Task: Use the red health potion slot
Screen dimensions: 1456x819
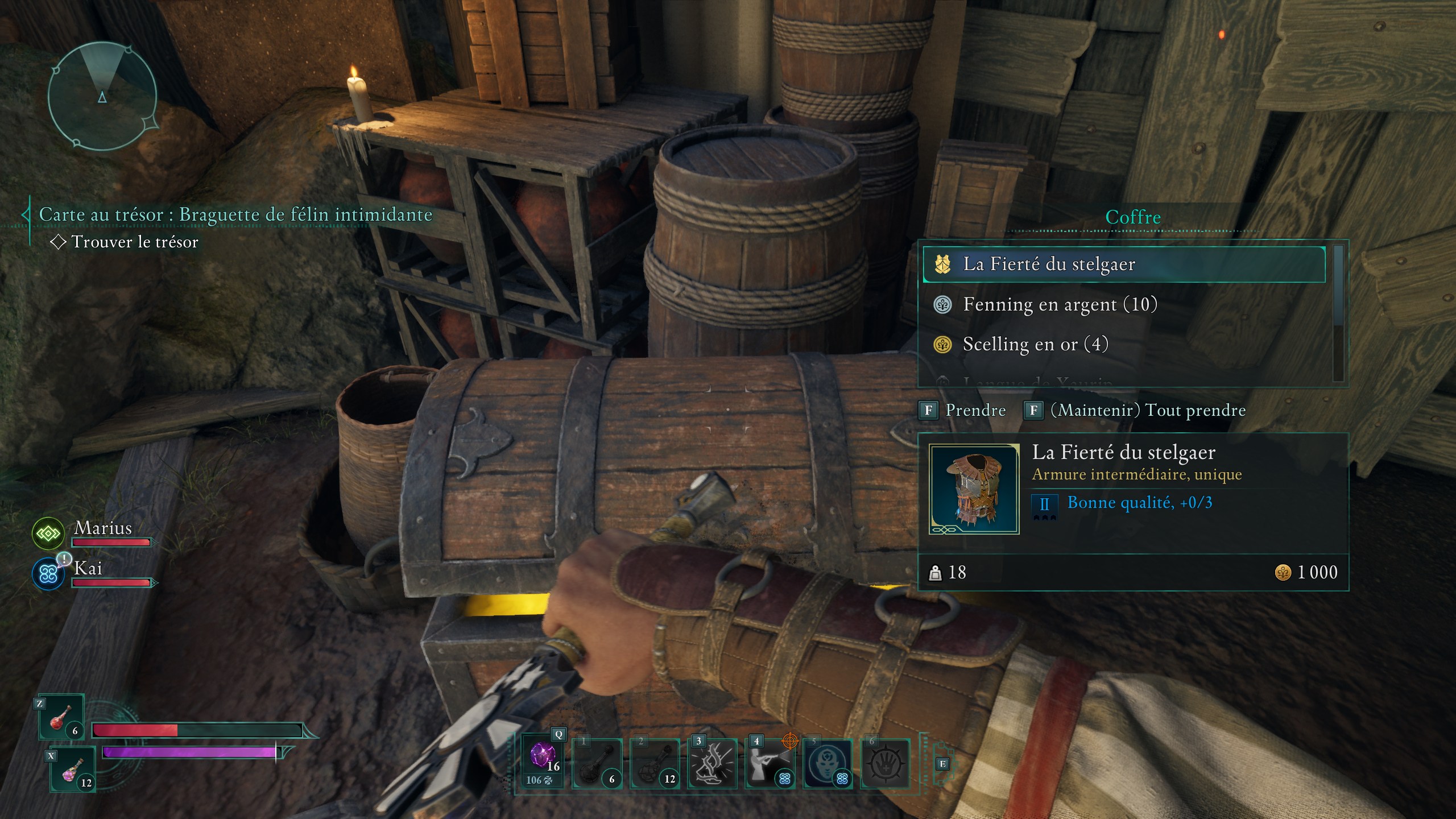Action: click(x=61, y=718)
